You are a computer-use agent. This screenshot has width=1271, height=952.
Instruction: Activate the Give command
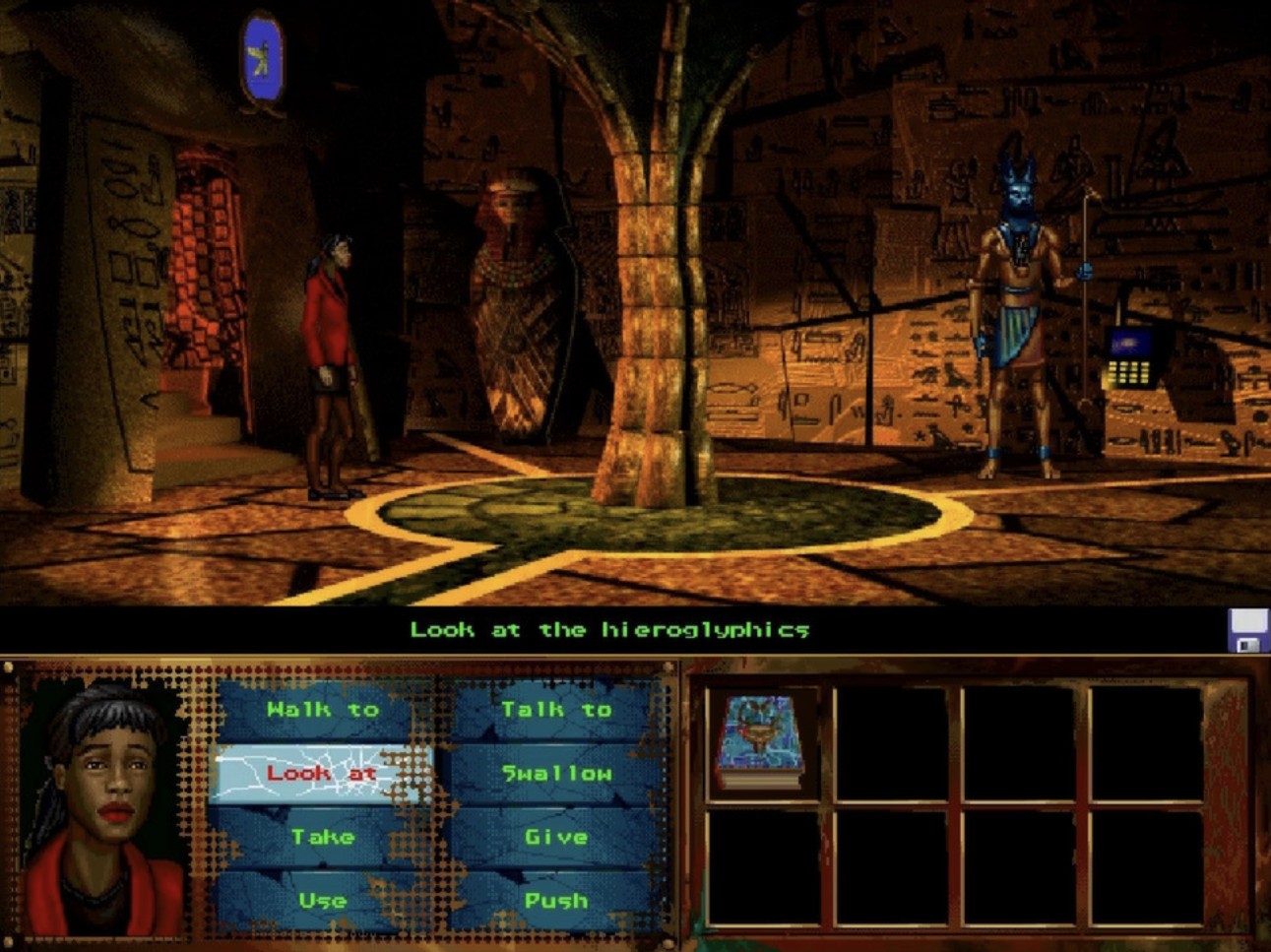(556, 838)
